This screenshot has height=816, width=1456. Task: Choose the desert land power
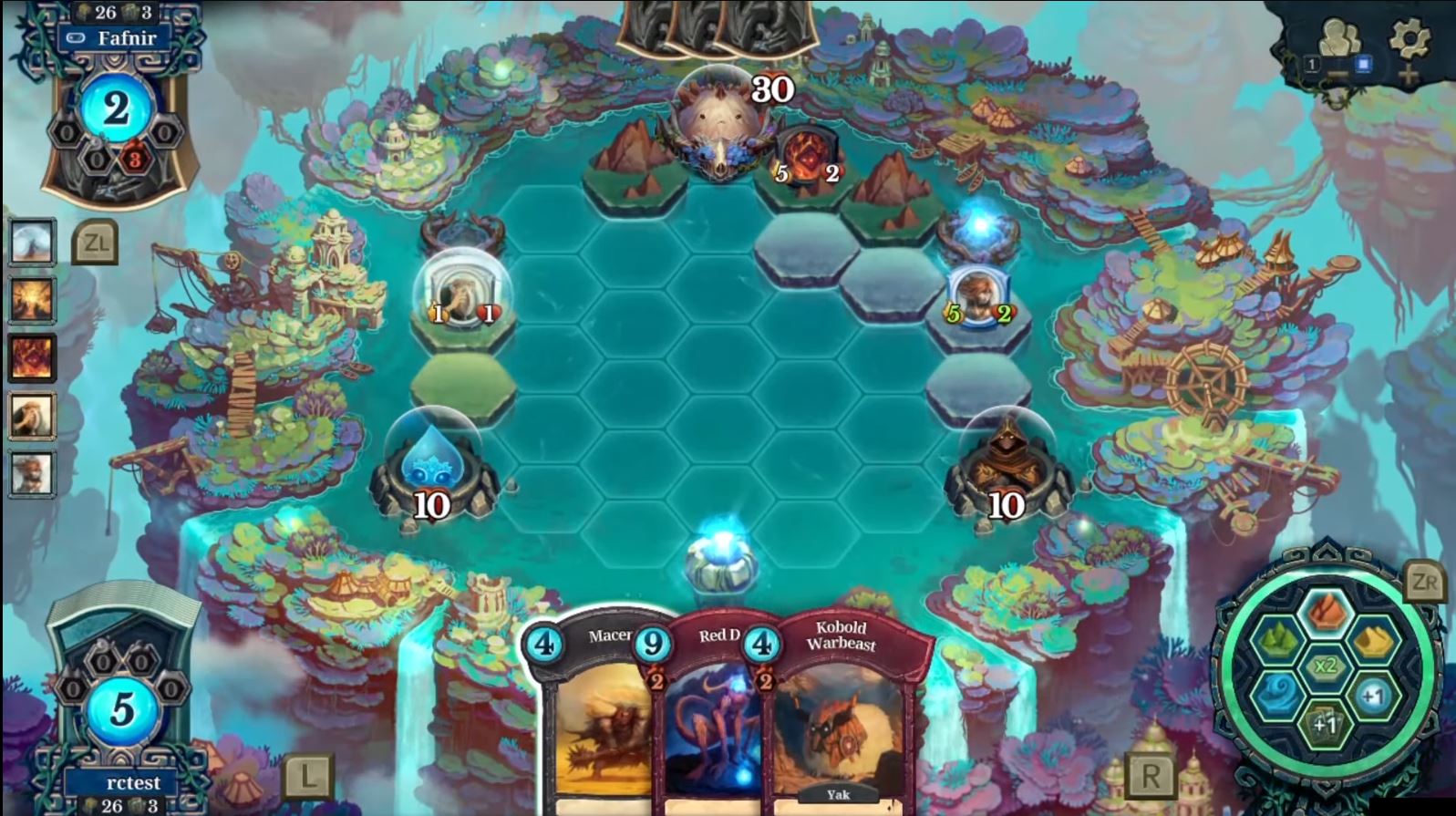1374,641
